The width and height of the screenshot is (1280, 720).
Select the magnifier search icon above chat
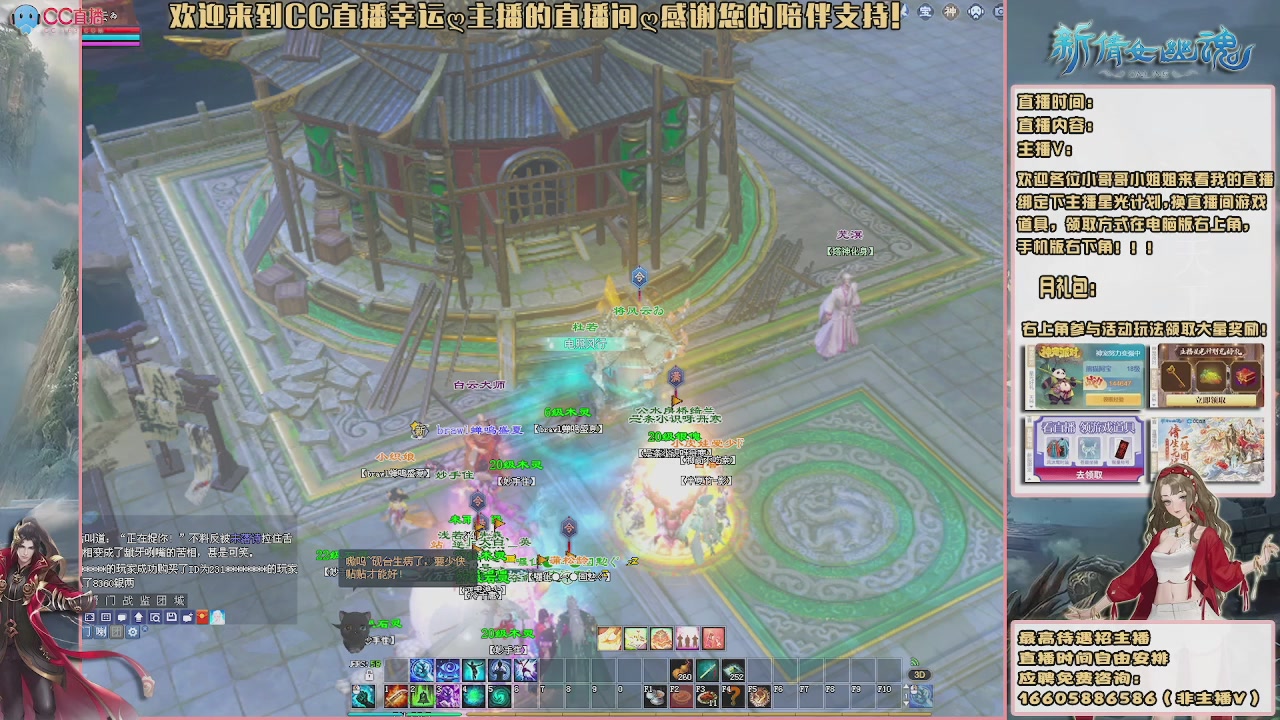tap(155, 617)
